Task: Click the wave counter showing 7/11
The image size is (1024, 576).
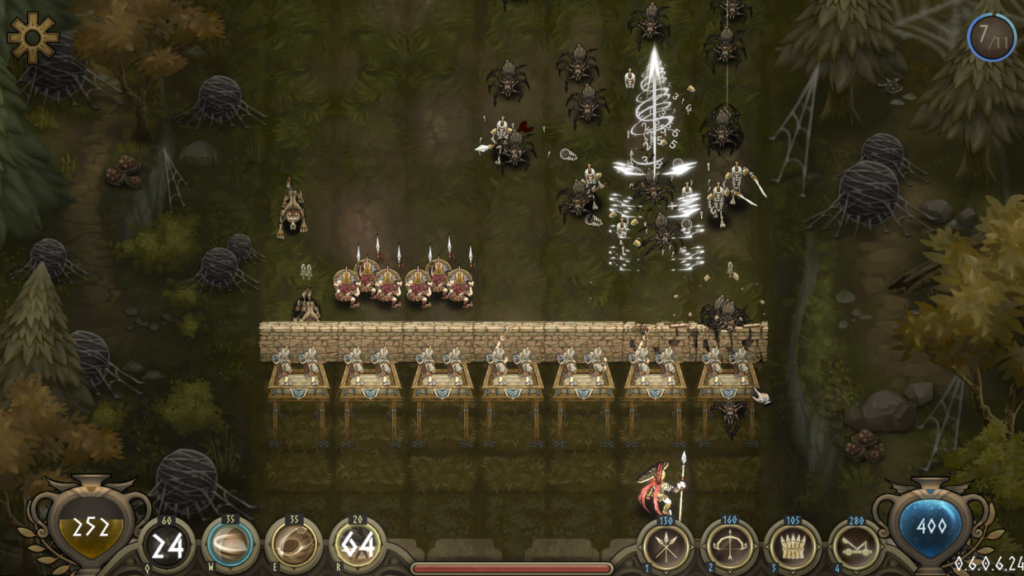Action: click(x=991, y=38)
